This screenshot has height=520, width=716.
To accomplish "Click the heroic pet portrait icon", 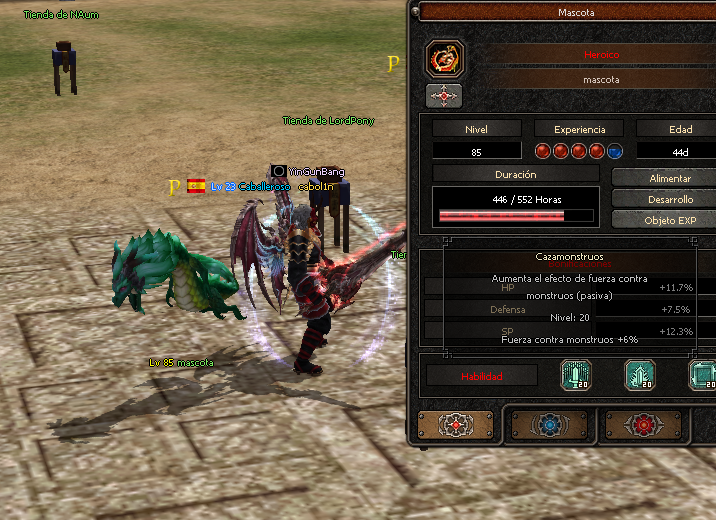I will [444, 59].
